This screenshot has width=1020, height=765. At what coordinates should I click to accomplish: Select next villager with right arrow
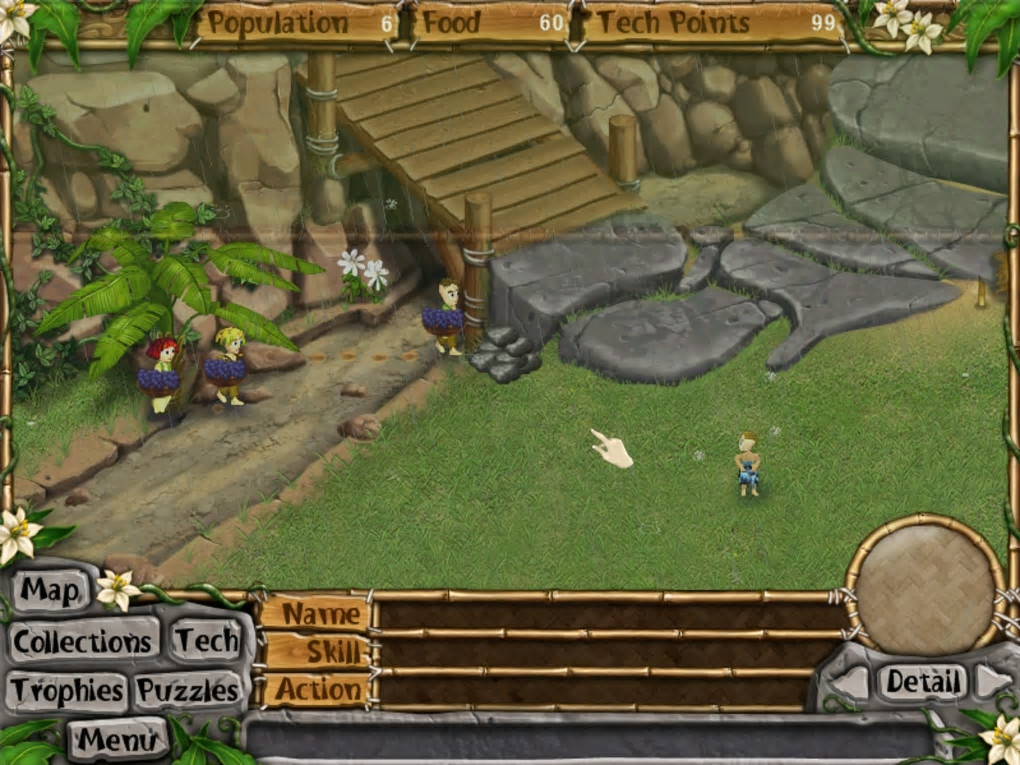click(x=992, y=682)
